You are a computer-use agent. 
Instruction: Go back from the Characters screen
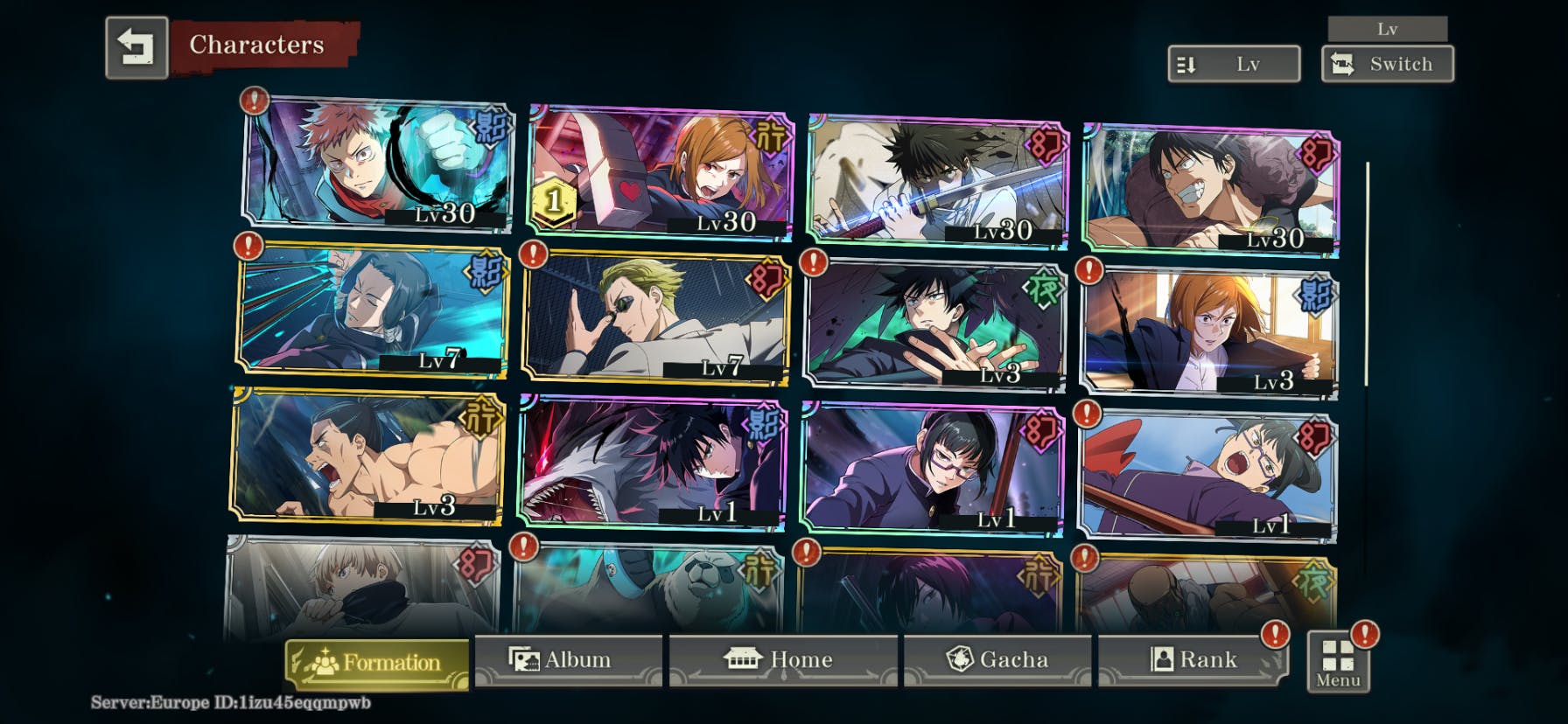point(136,47)
